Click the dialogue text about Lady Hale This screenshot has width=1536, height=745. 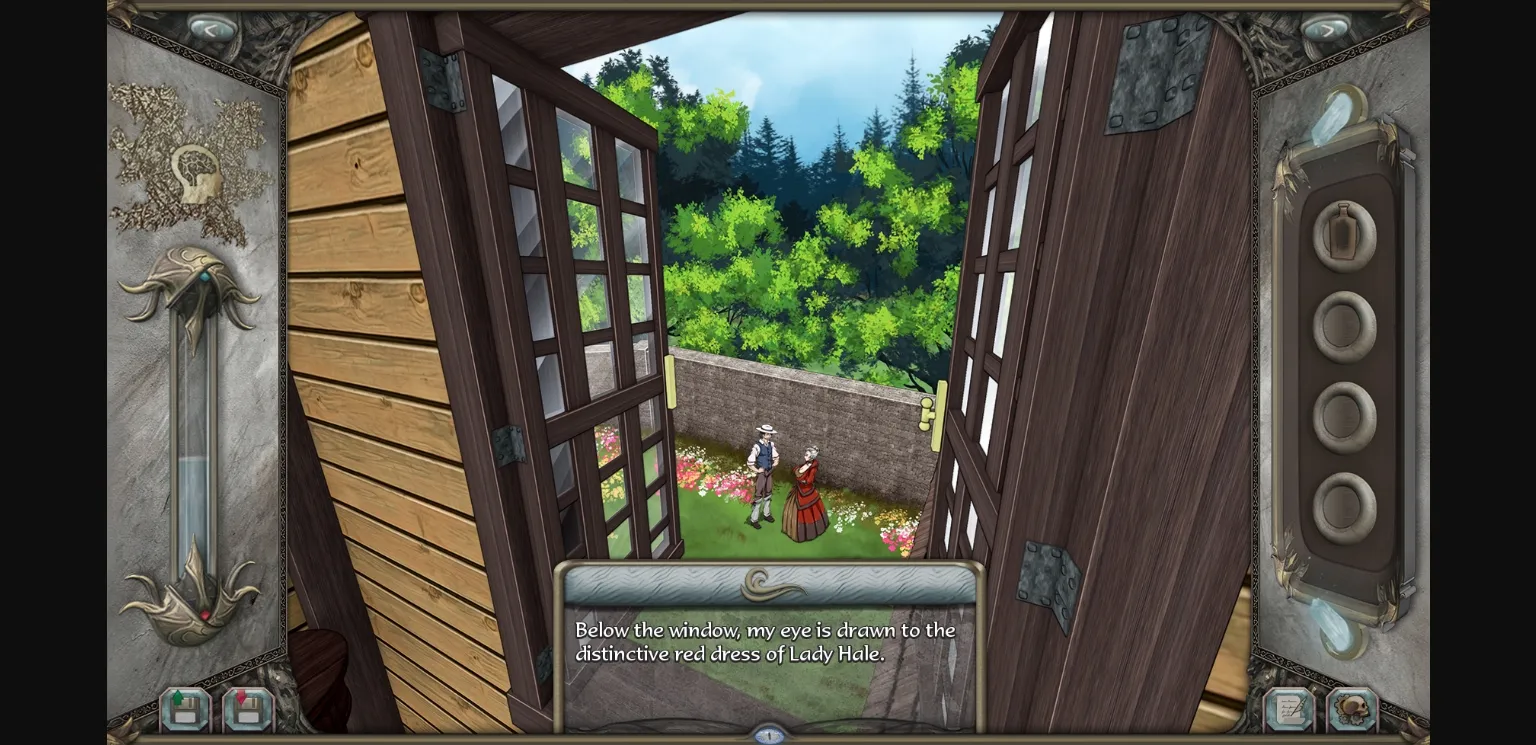click(x=765, y=641)
